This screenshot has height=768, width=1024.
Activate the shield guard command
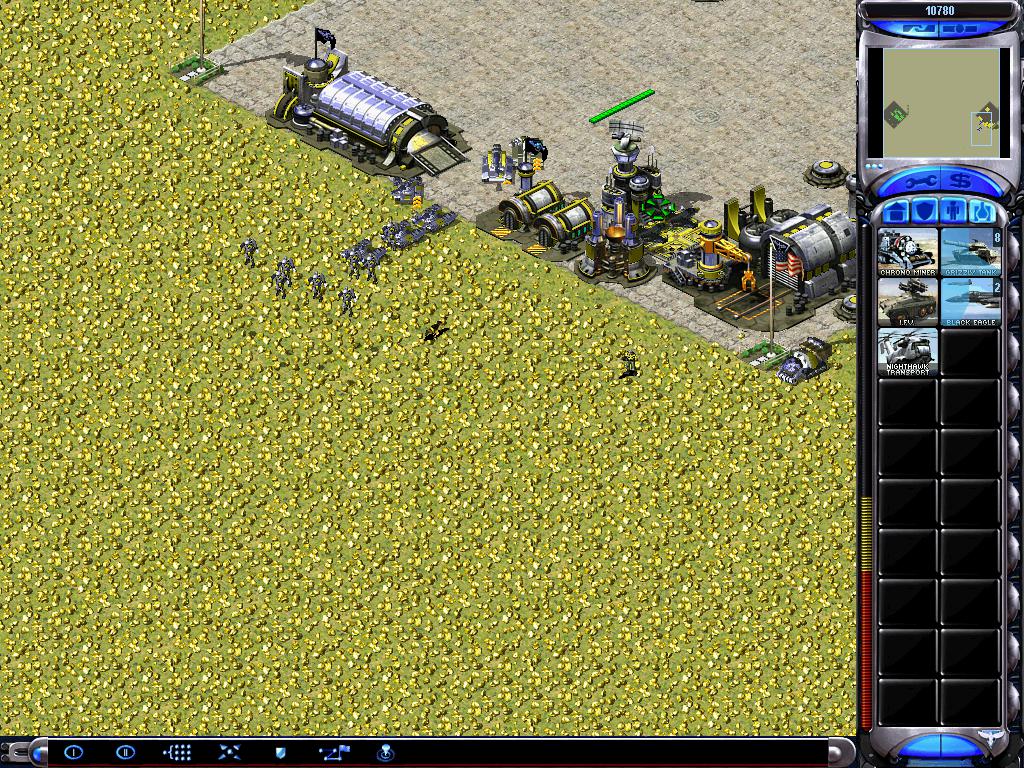coord(281,752)
